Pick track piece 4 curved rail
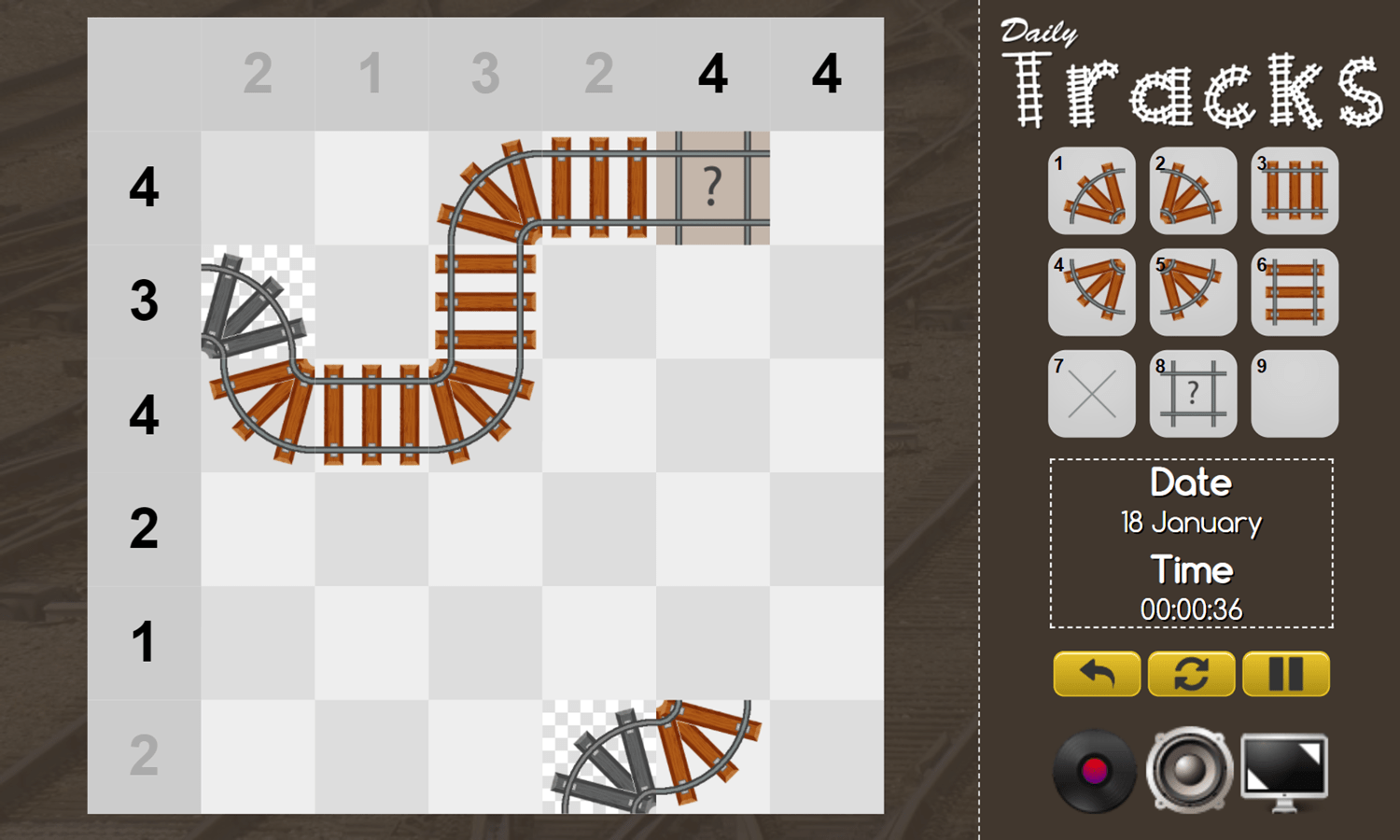The height and width of the screenshot is (840, 1400). coord(1092,291)
